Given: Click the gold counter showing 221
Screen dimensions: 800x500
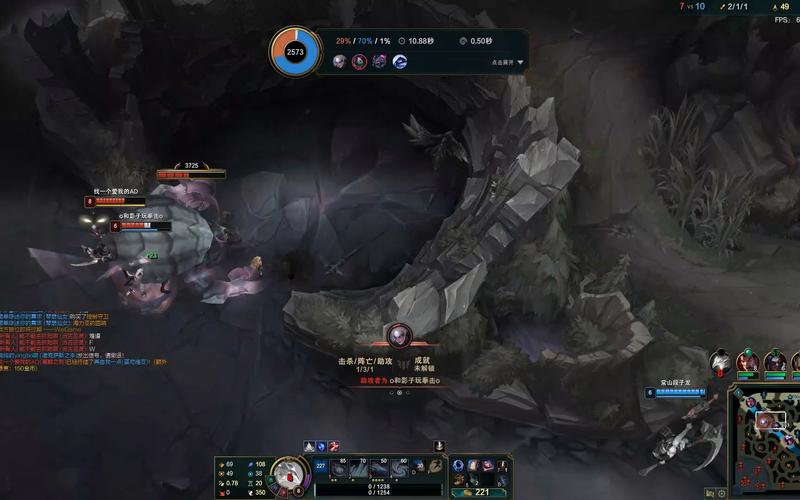Looking at the screenshot, I should 481,491.
